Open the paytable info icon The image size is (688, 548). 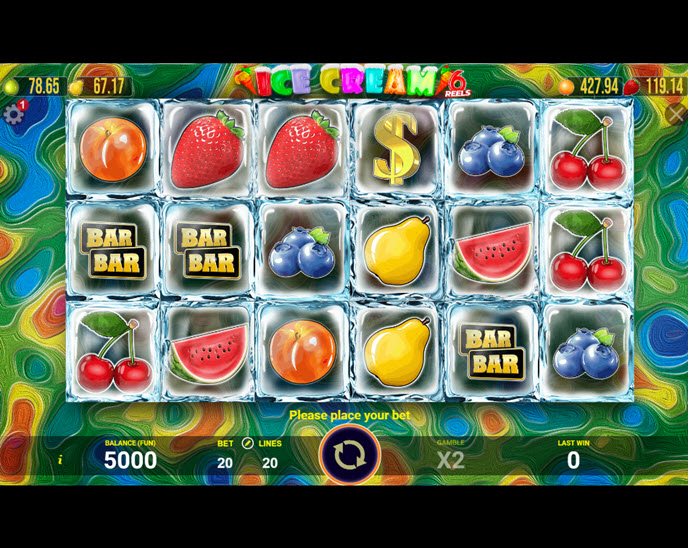tap(60, 460)
